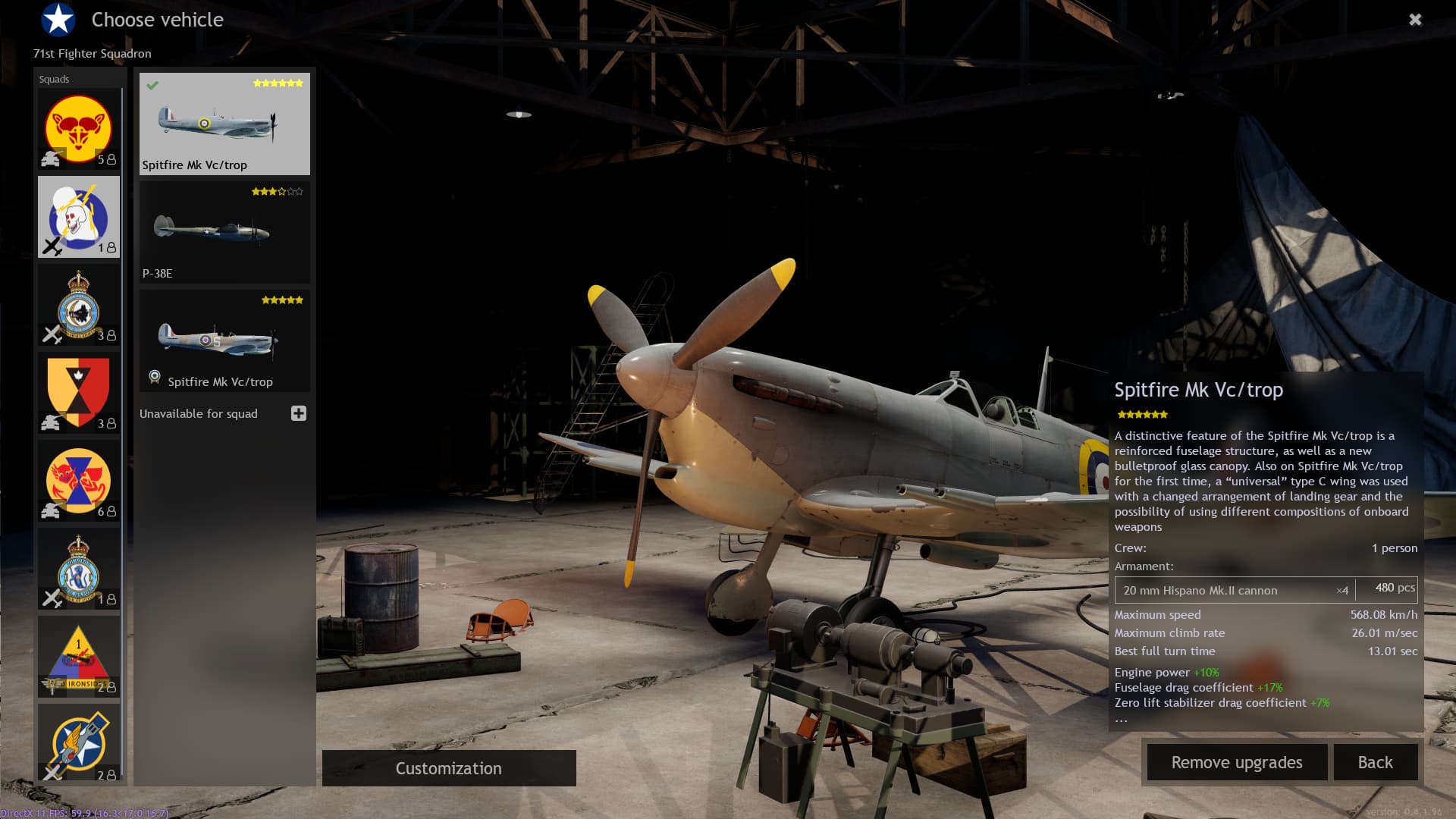
Task: Expand the Unavailable for squad list
Action: pyautogui.click(x=299, y=413)
